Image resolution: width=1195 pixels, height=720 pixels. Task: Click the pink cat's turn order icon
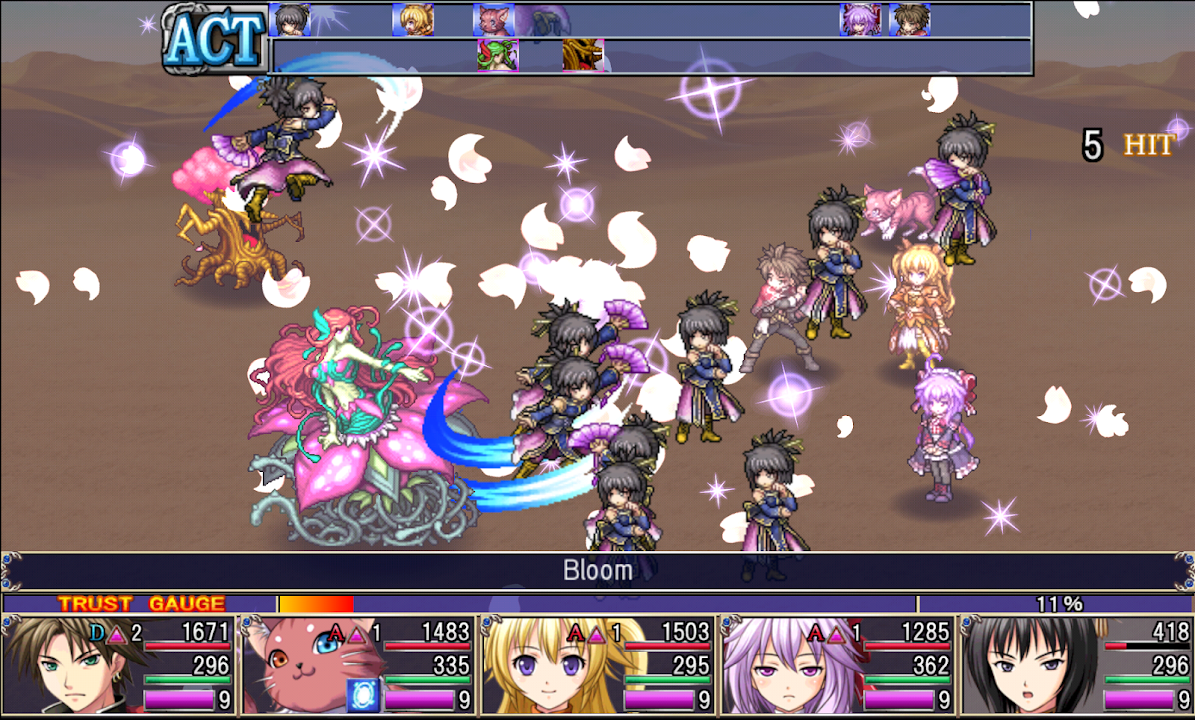coord(492,19)
